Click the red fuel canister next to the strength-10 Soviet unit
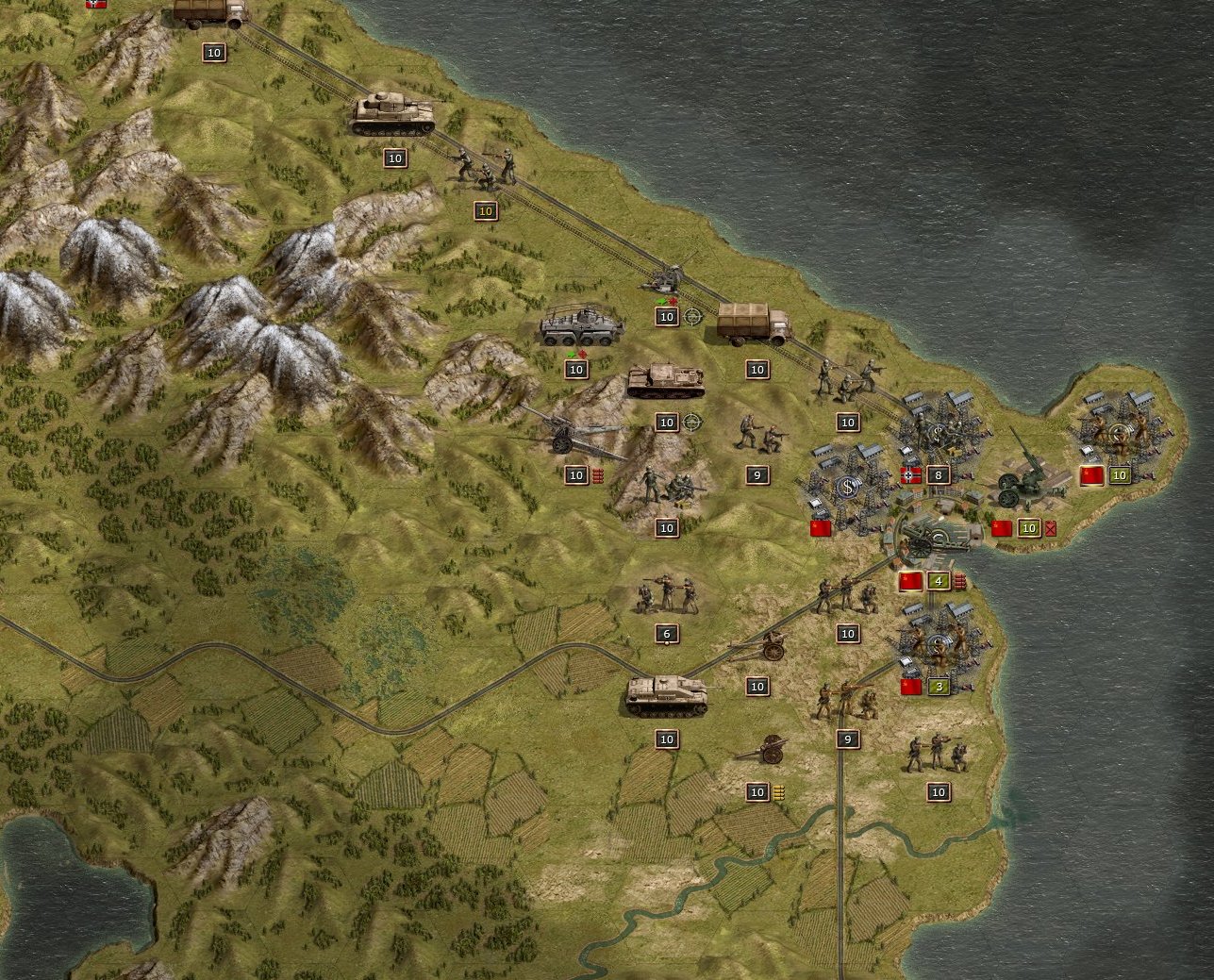 [1050, 528]
